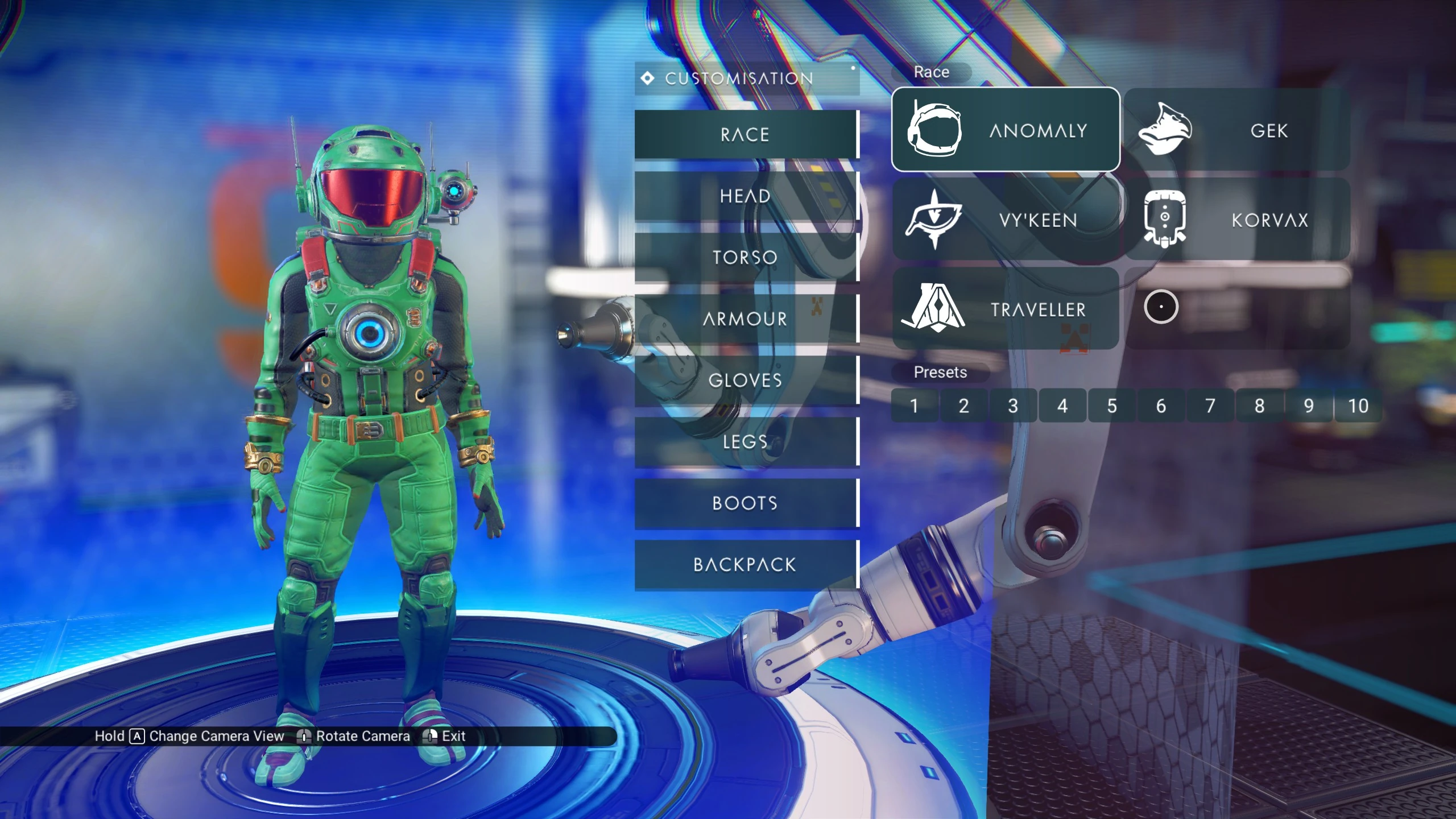
Task: Choose the Traveller race
Action: click(1007, 310)
